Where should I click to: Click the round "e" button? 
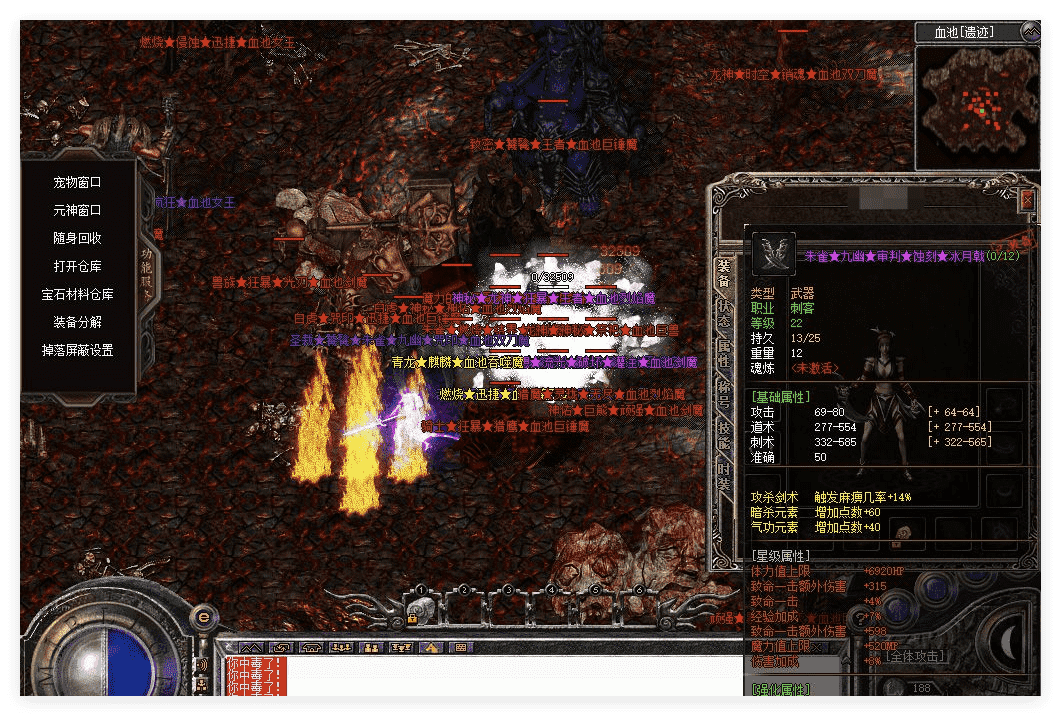(203, 616)
